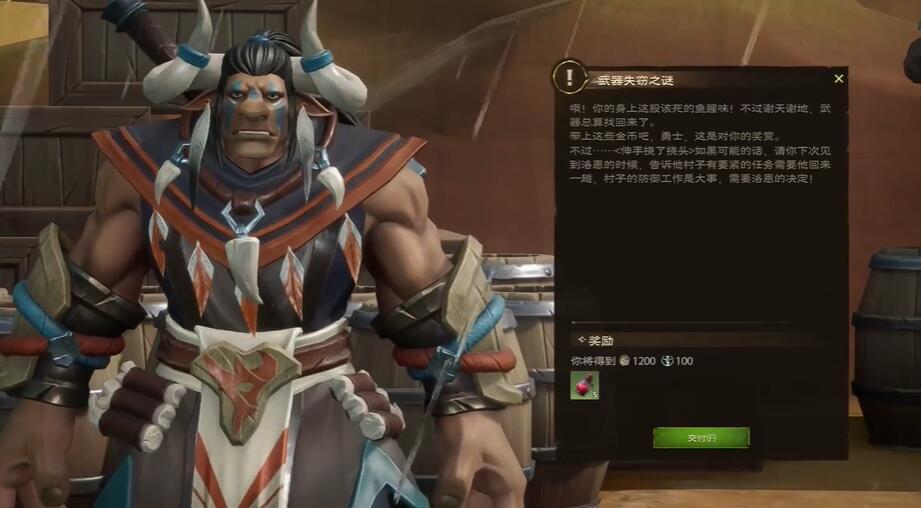This screenshot has width=921, height=508.
Task: Select the red potion reward item
Action: click(x=584, y=385)
